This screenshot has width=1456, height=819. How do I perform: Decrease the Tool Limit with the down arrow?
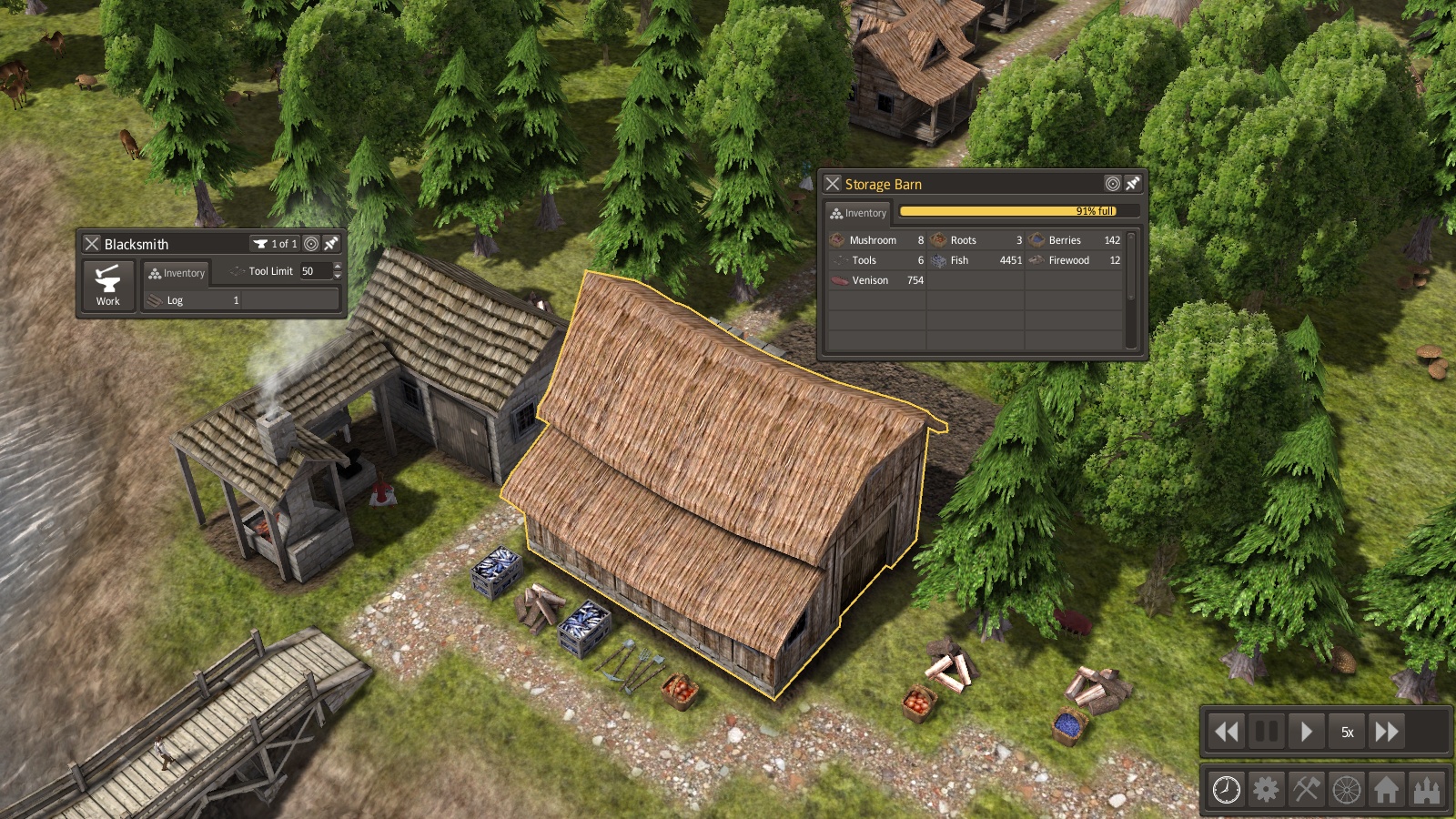pyautogui.click(x=338, y=276)
